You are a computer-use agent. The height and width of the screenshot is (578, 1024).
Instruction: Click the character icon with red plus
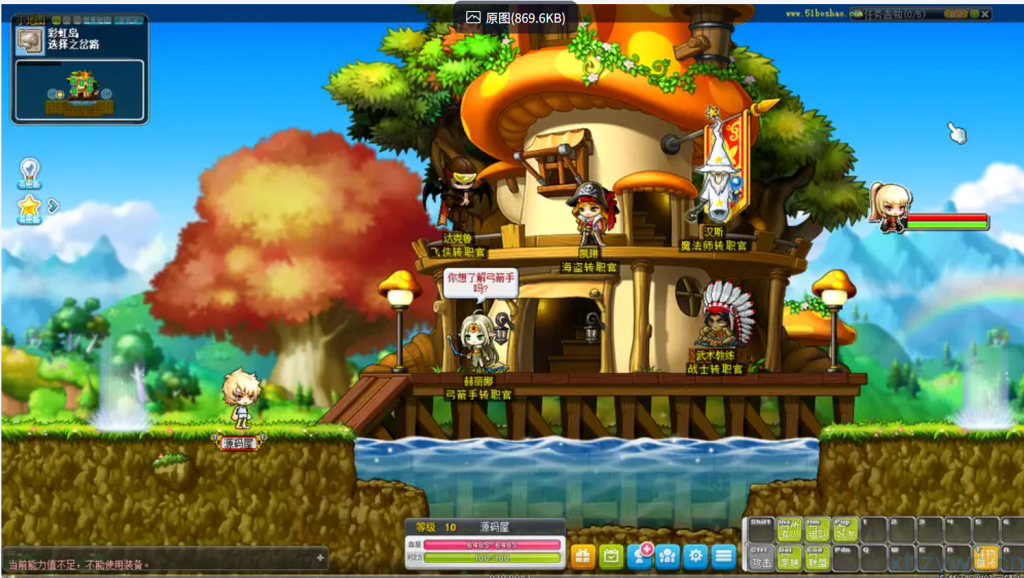[640, 556]
